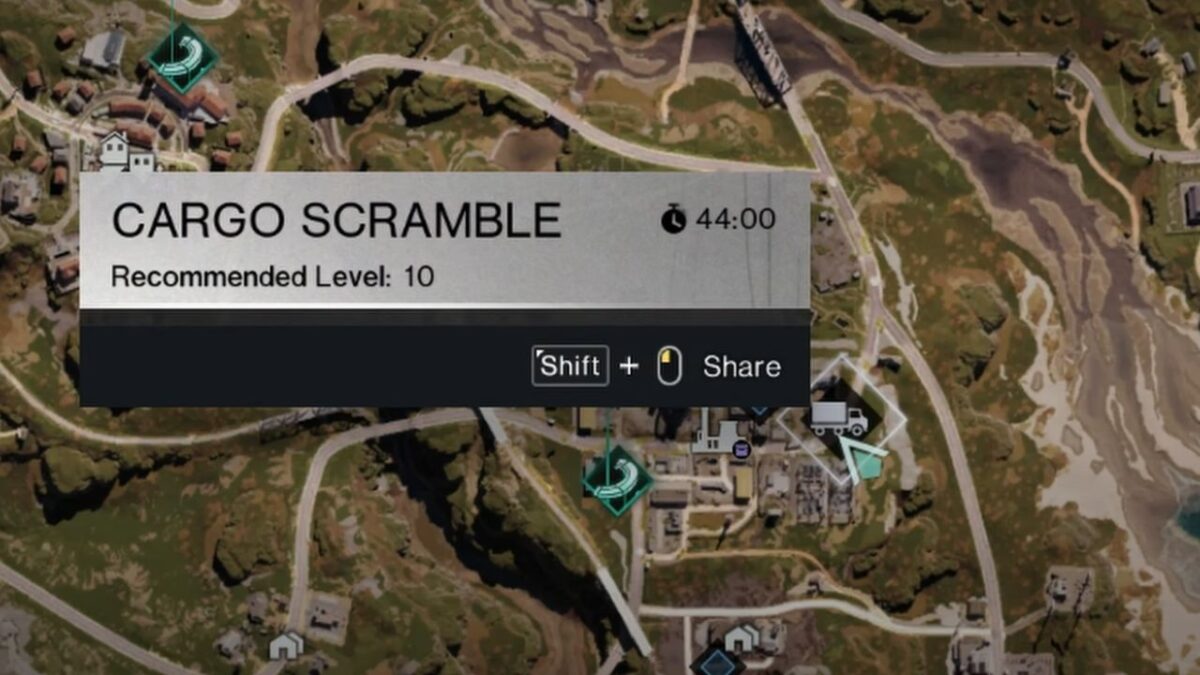1200x675 pixels.
Task: Select the green dish marker beside the industrial compound
Action: click(x=617, y=479)
